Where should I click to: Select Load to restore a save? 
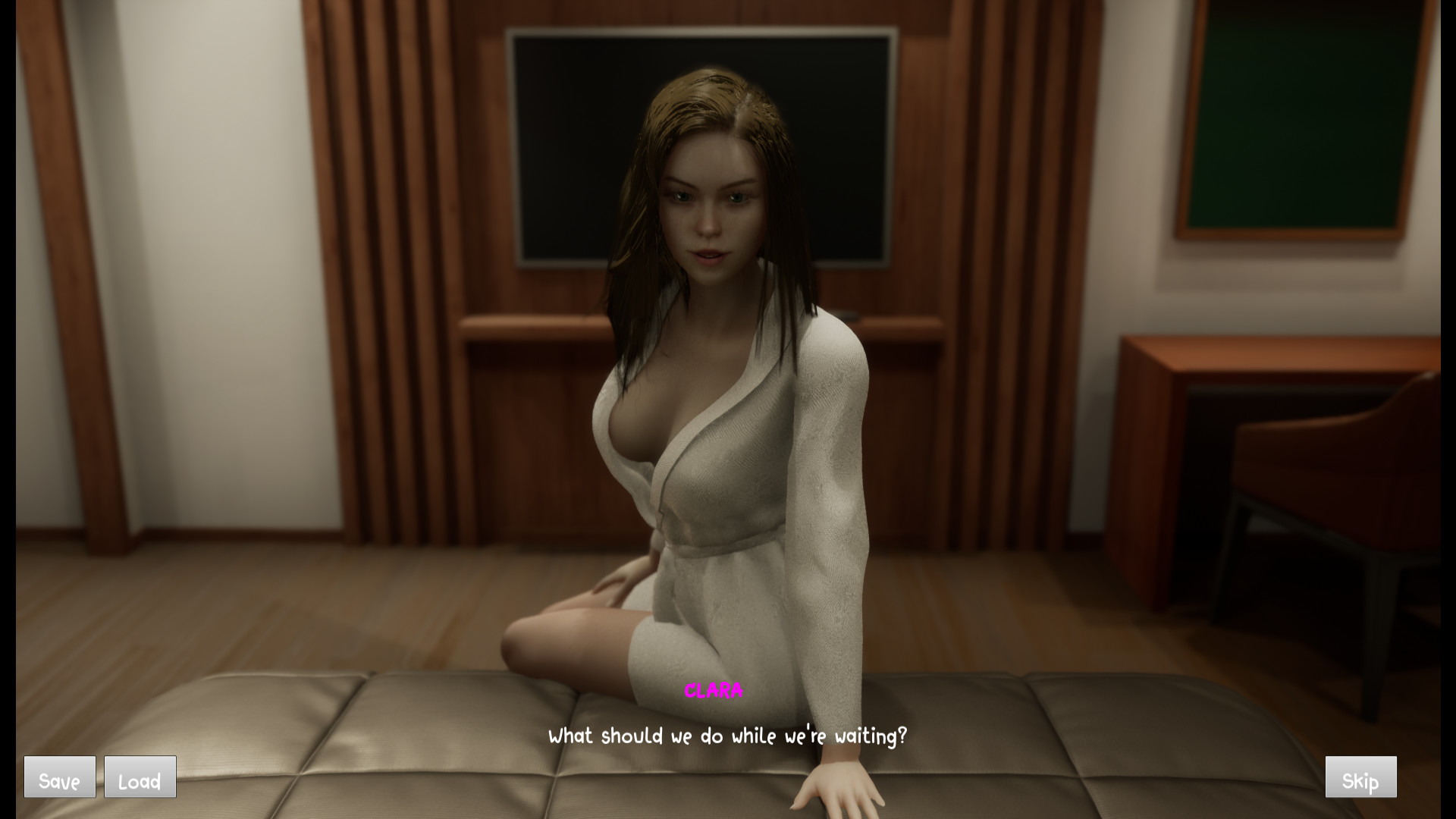[x=140, y=777]
